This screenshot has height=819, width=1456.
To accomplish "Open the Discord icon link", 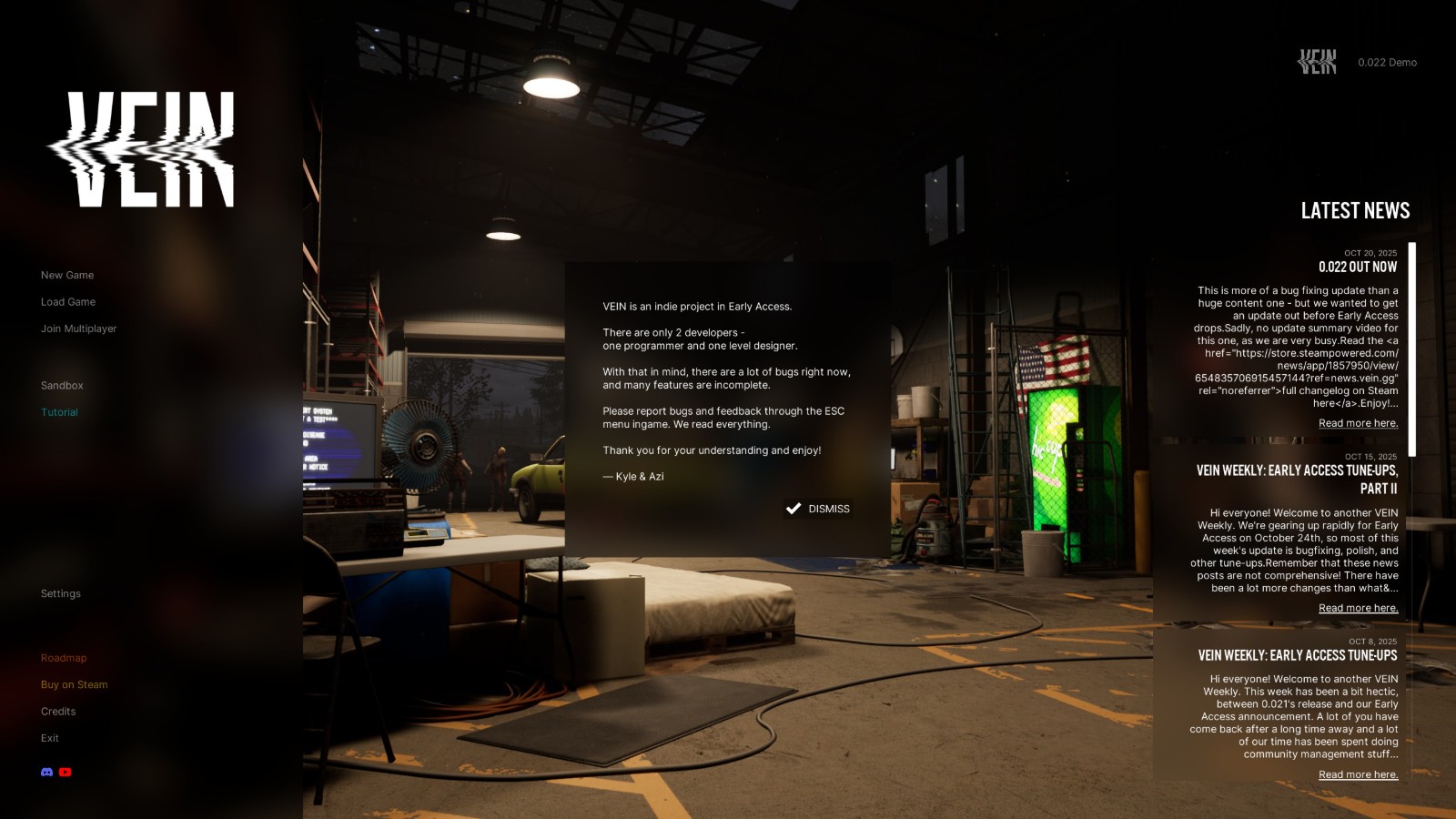I will [47, 772].
